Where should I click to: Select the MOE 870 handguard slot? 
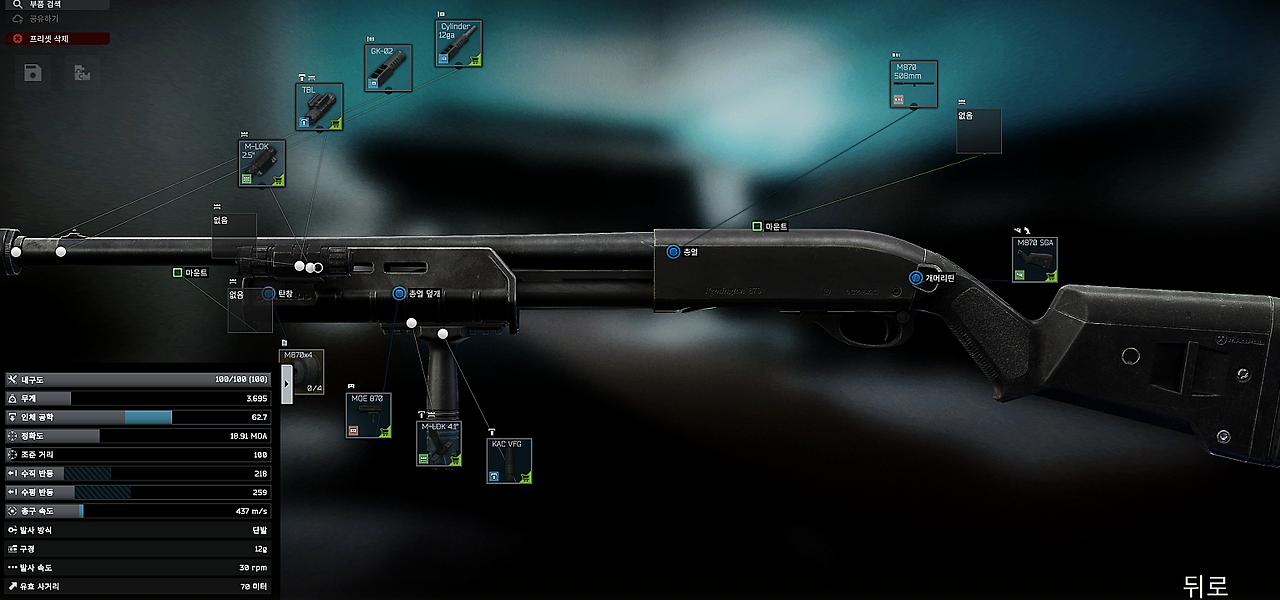tap(368, 415)
